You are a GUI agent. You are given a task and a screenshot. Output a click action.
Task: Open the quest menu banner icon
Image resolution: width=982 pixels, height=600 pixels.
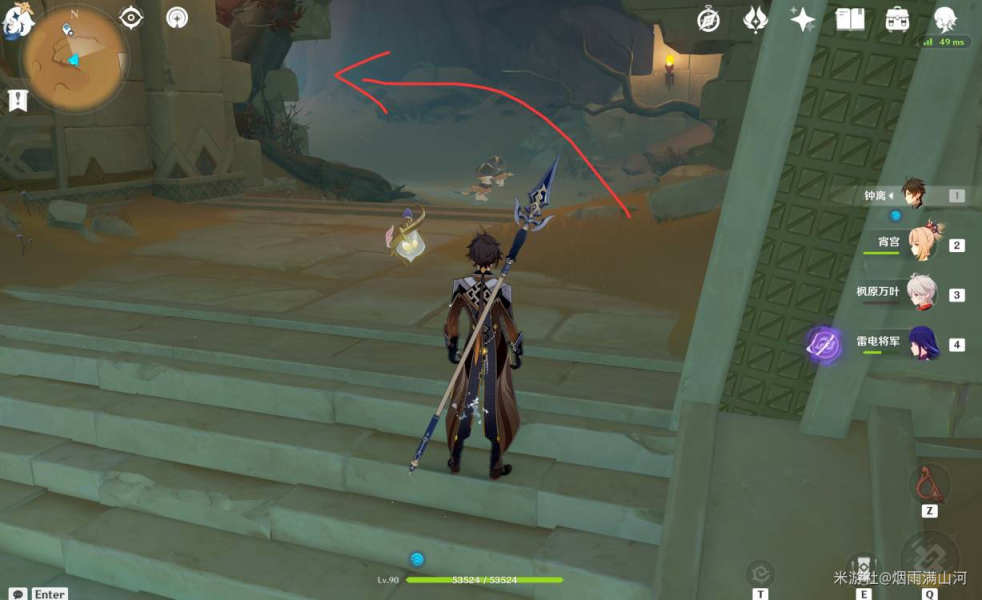coord(17,100)
